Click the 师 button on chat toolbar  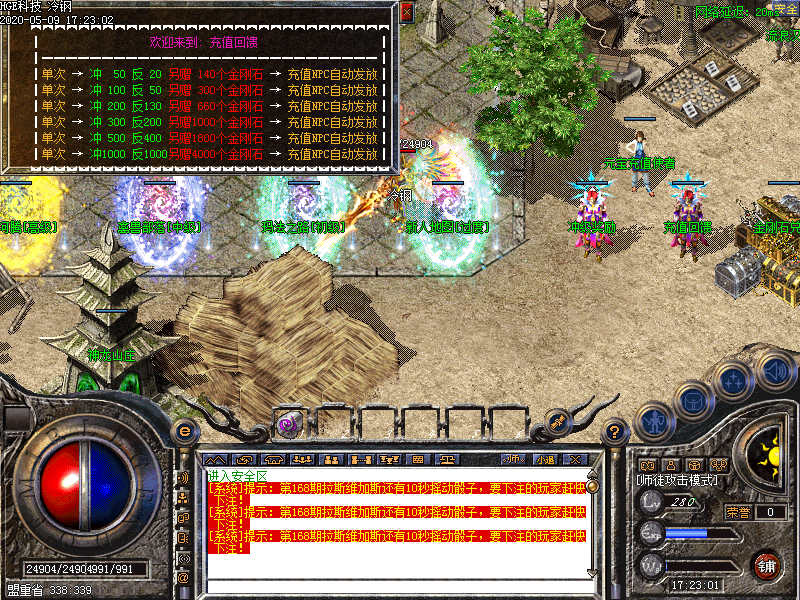513,459
